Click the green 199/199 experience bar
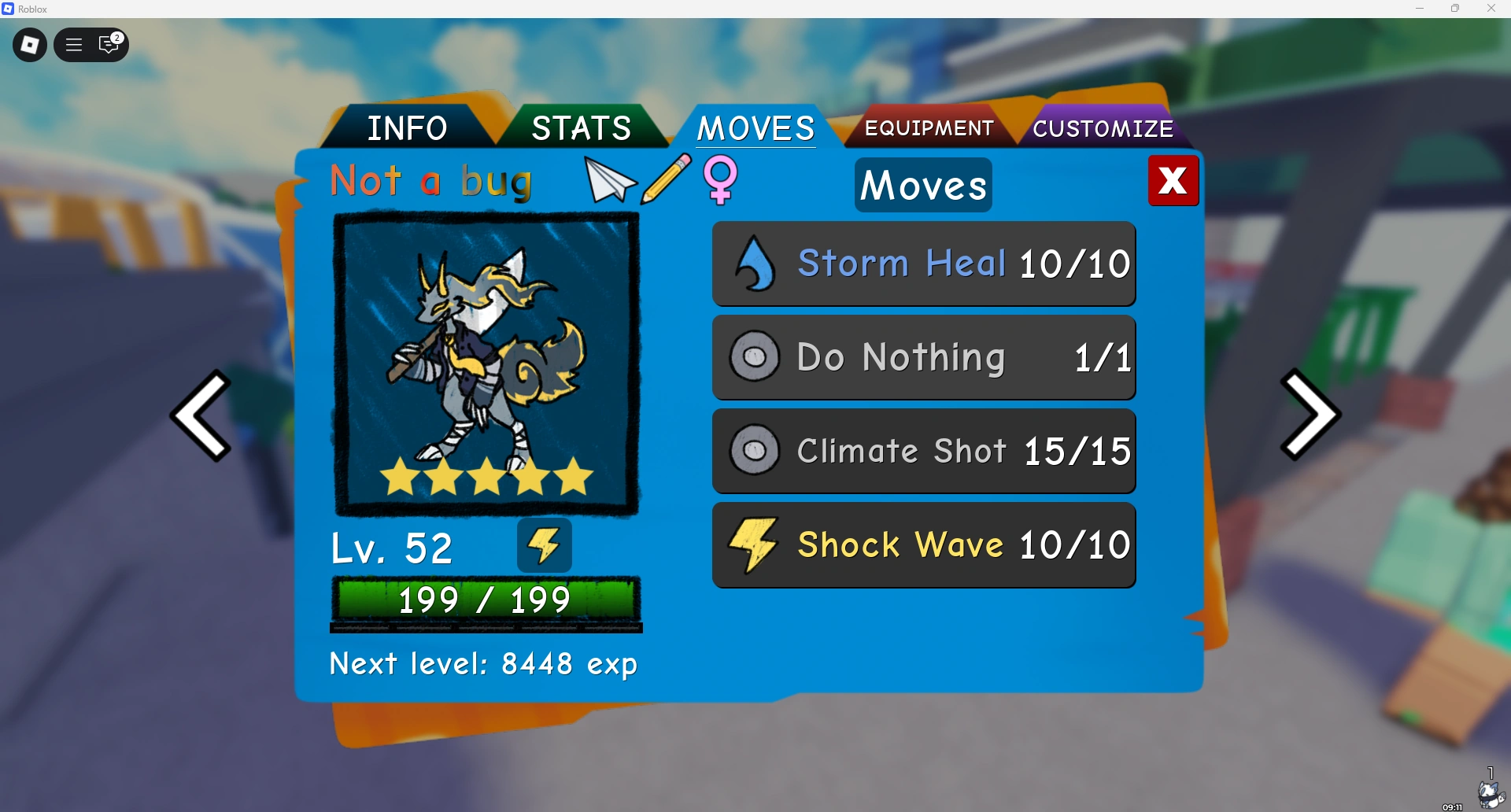Screen dimensions: 1511x812 486,600
